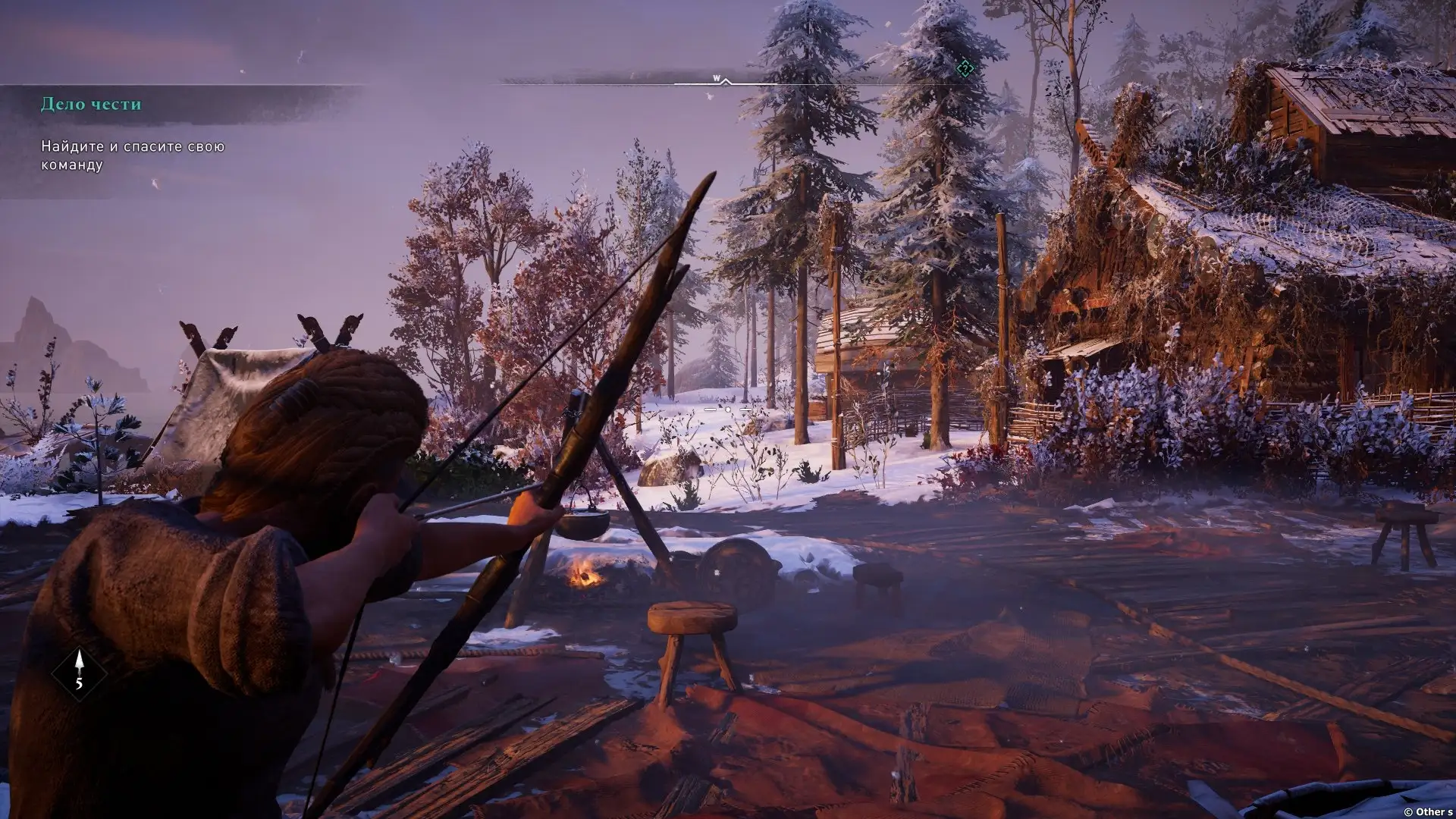The image size is (1456, 819).
Task: Click the compass west heading indicator
Action: point(716,78)
